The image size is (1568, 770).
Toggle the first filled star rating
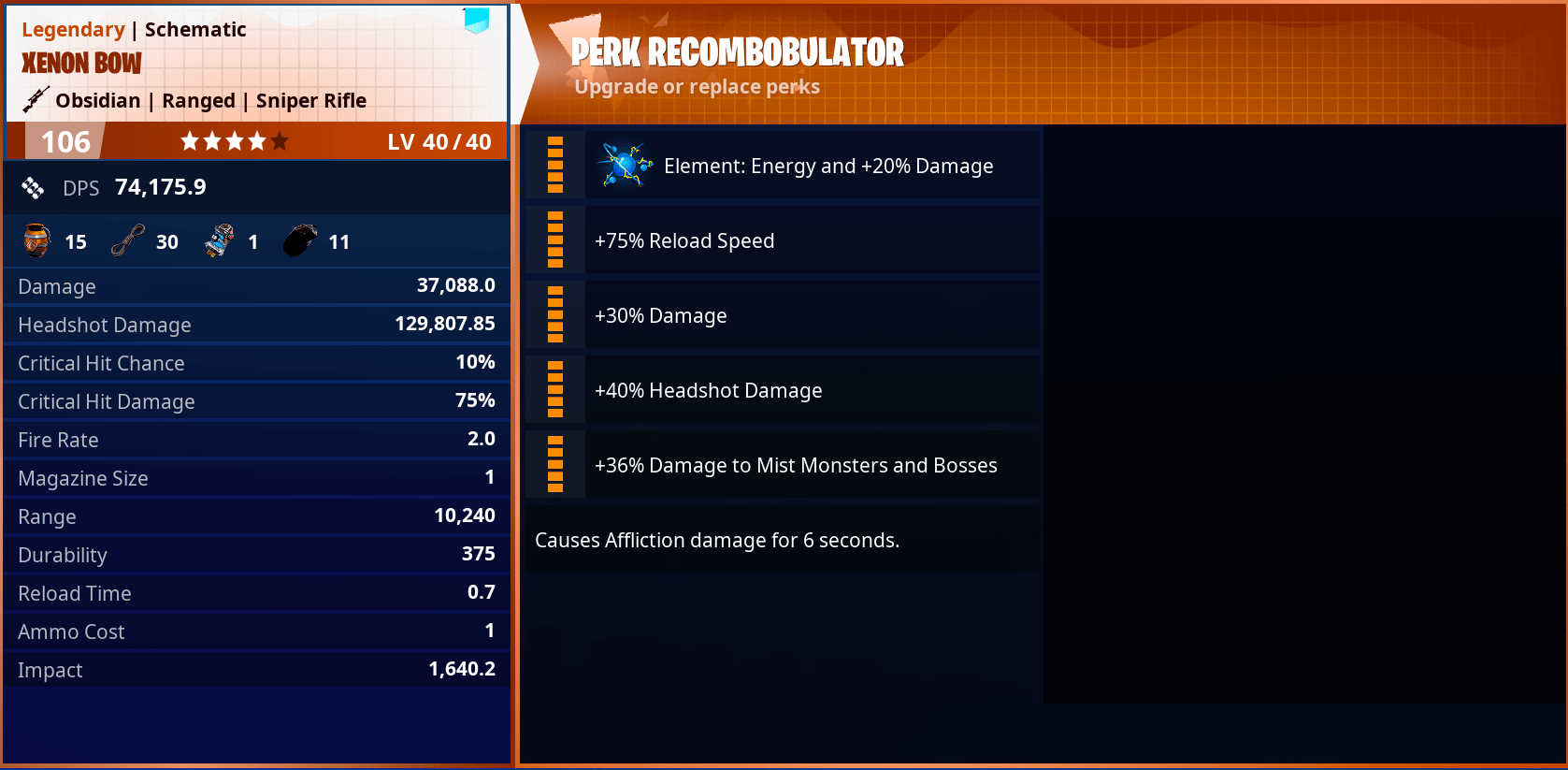[189, 140]
